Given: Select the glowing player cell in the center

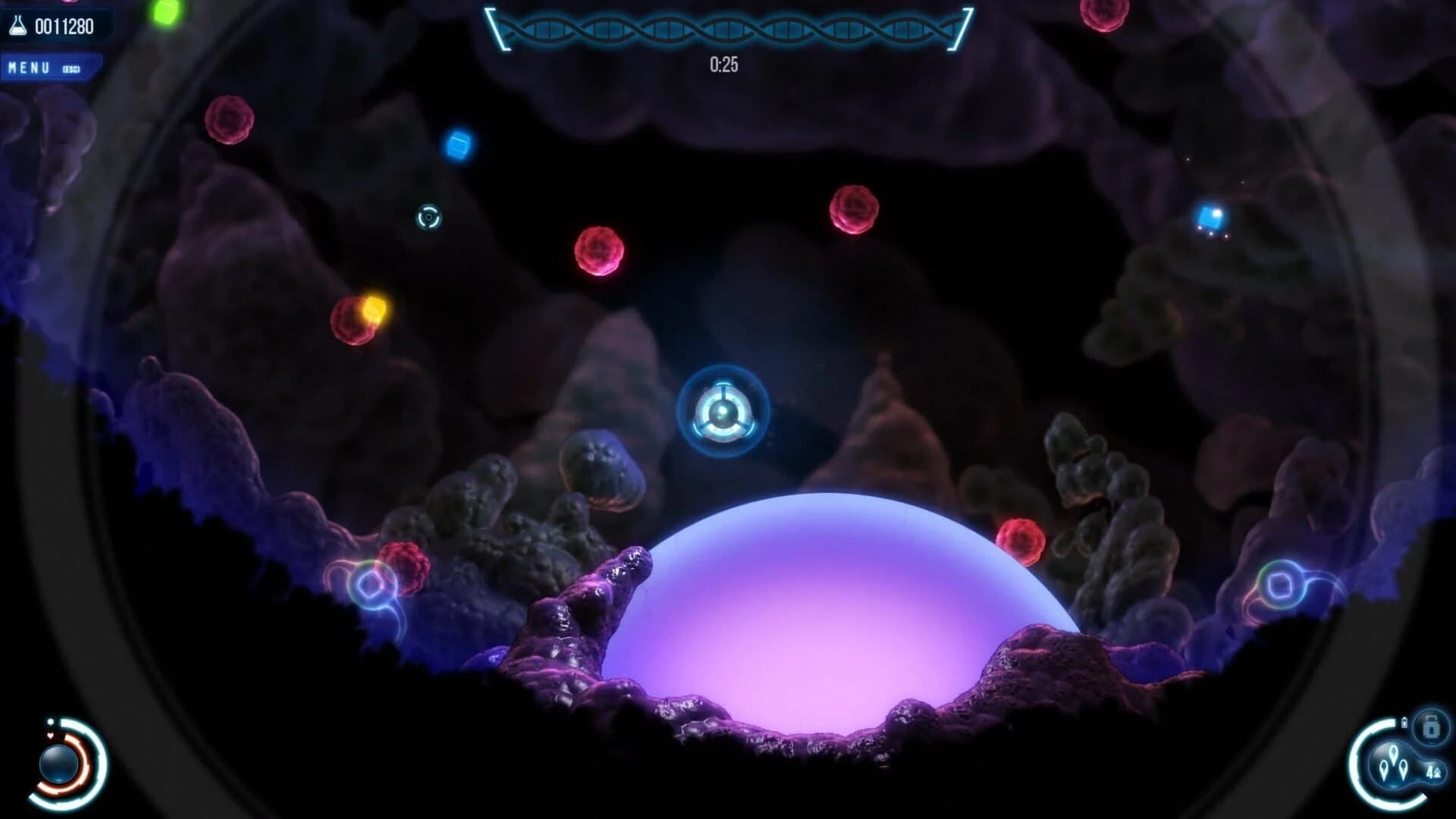Looking at the screenshot, I should 724,411.
